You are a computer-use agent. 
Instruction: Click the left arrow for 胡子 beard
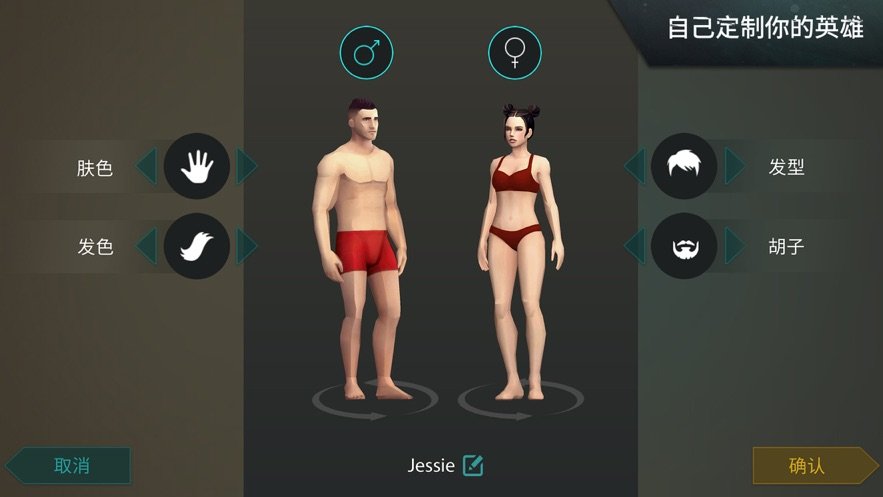coord(634,245)
